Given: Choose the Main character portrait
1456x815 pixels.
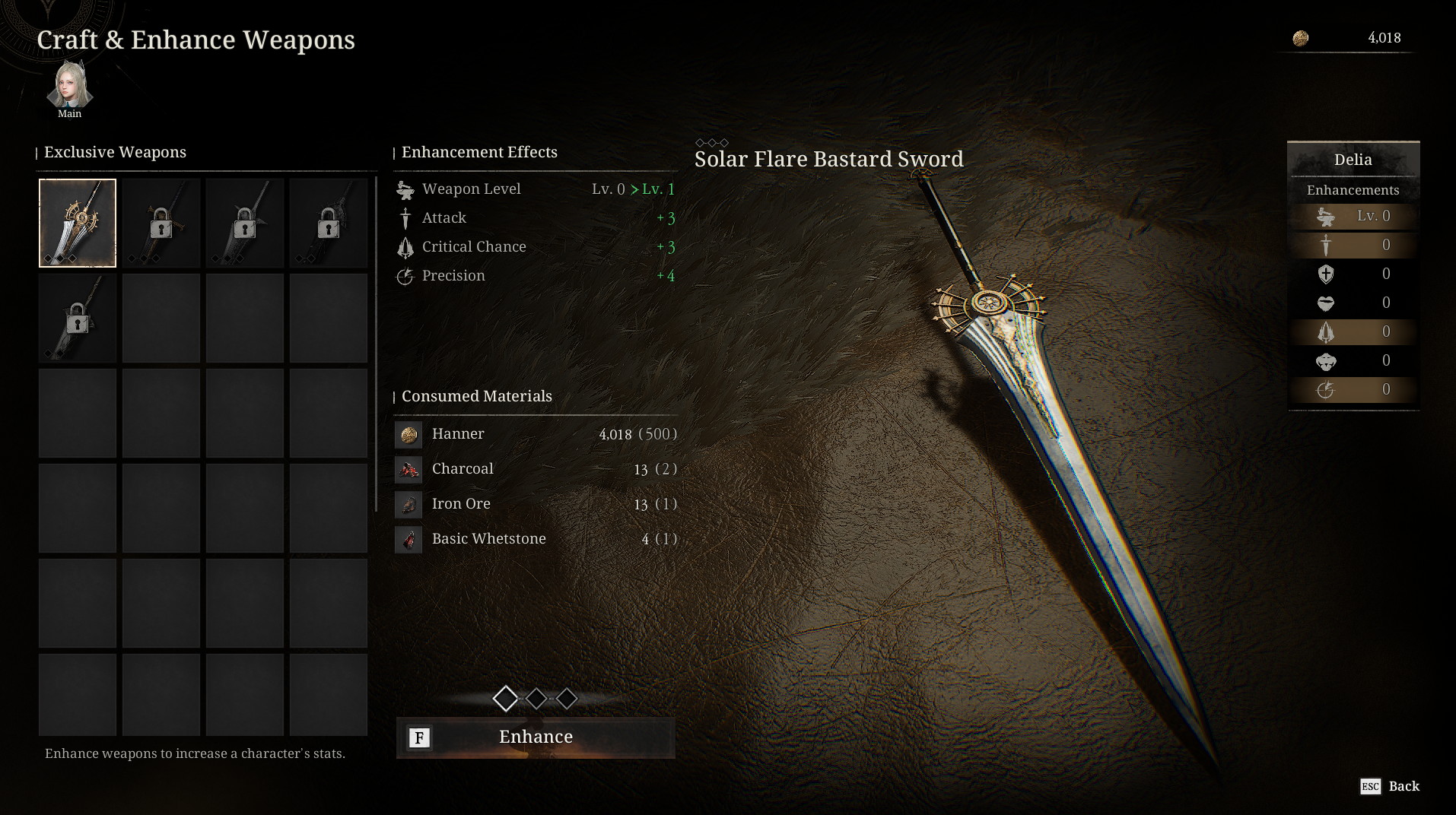Looking at the screenshot, I should (x=69, y=87).
